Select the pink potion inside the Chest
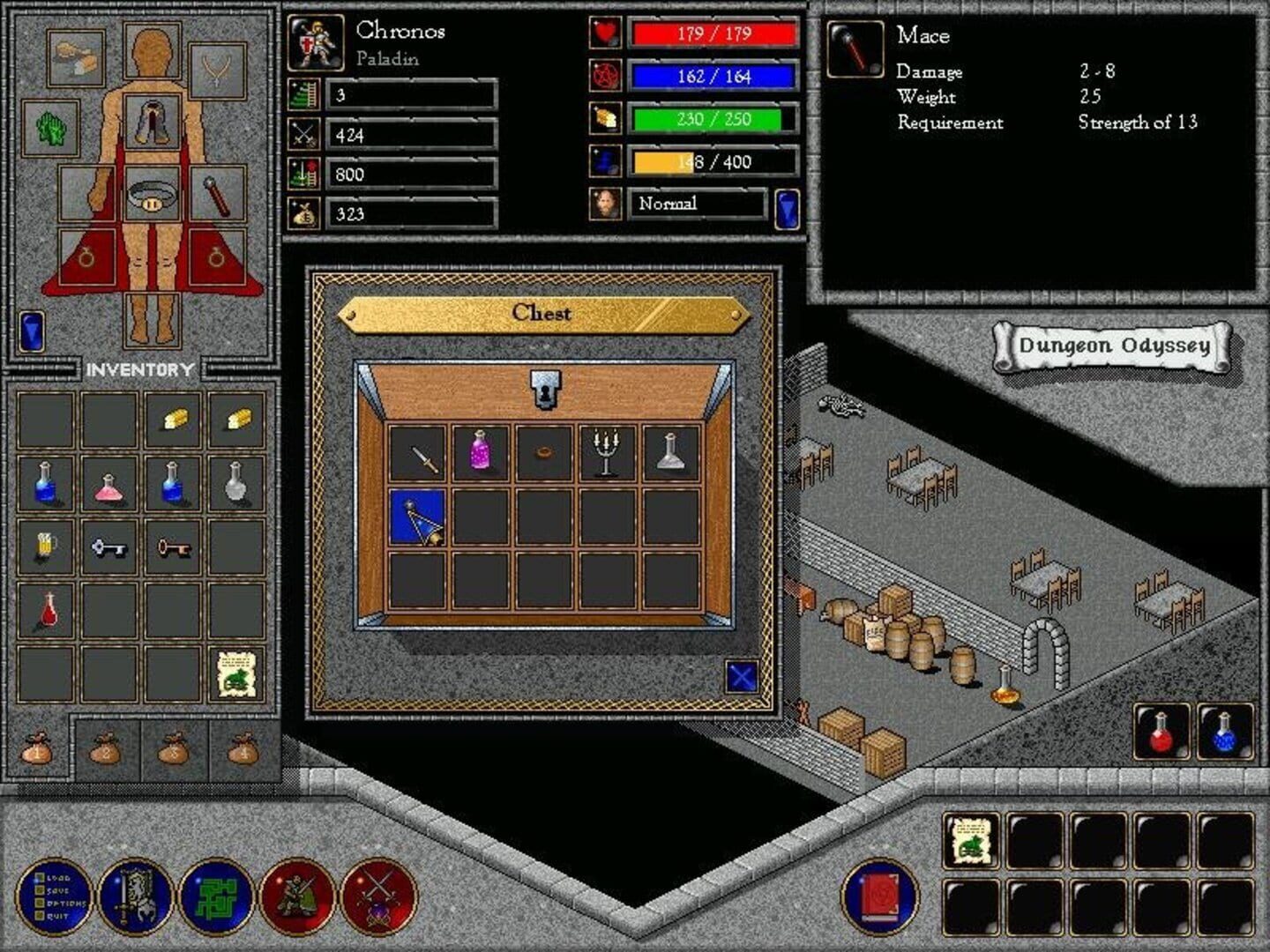 click(480, 451)
